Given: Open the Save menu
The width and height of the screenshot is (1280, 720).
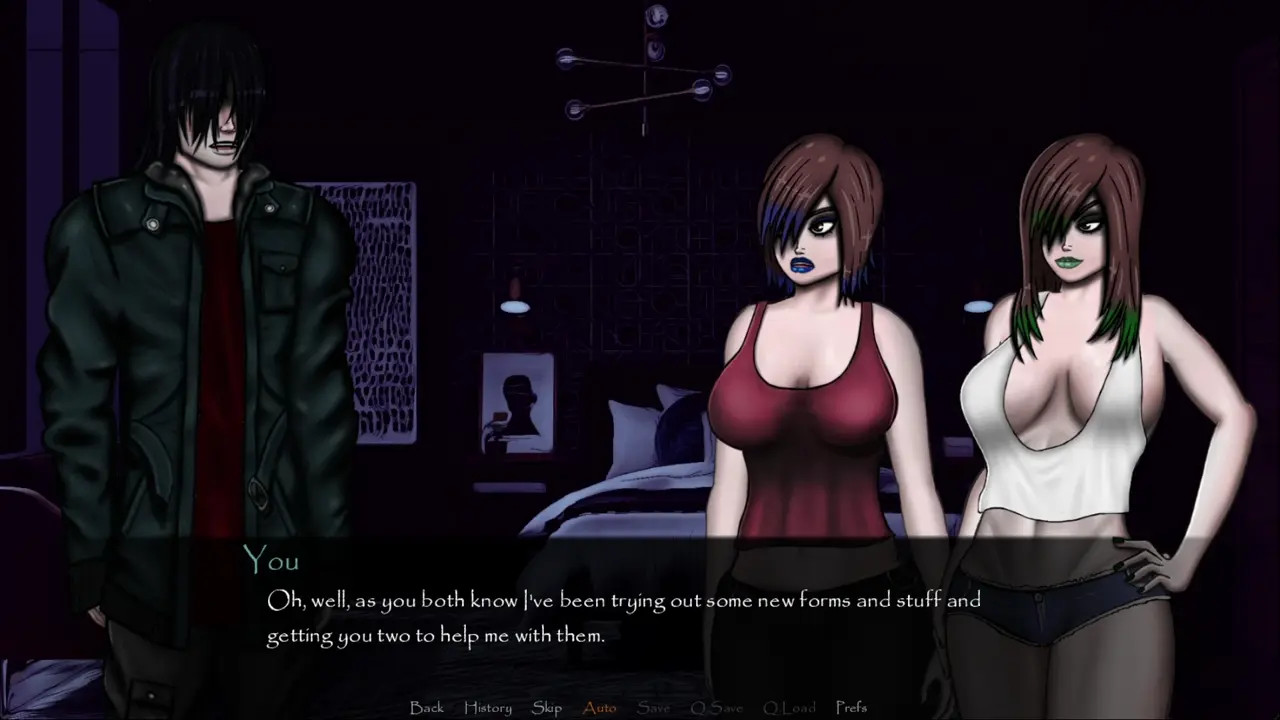Looking at the screenshot, I should click(654, 707).
